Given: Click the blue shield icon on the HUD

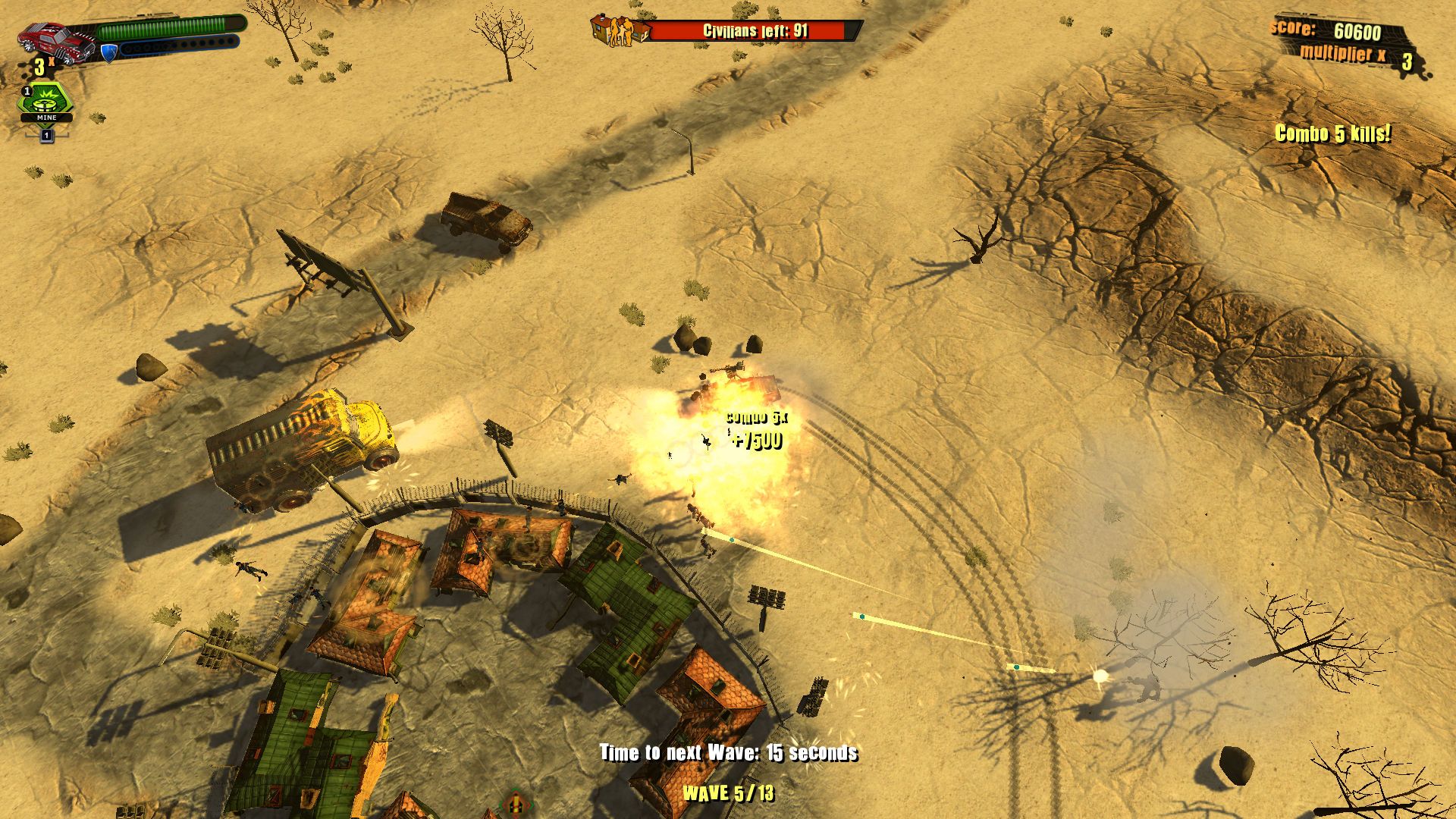Looking at the screenshot, I should (108, 53).
